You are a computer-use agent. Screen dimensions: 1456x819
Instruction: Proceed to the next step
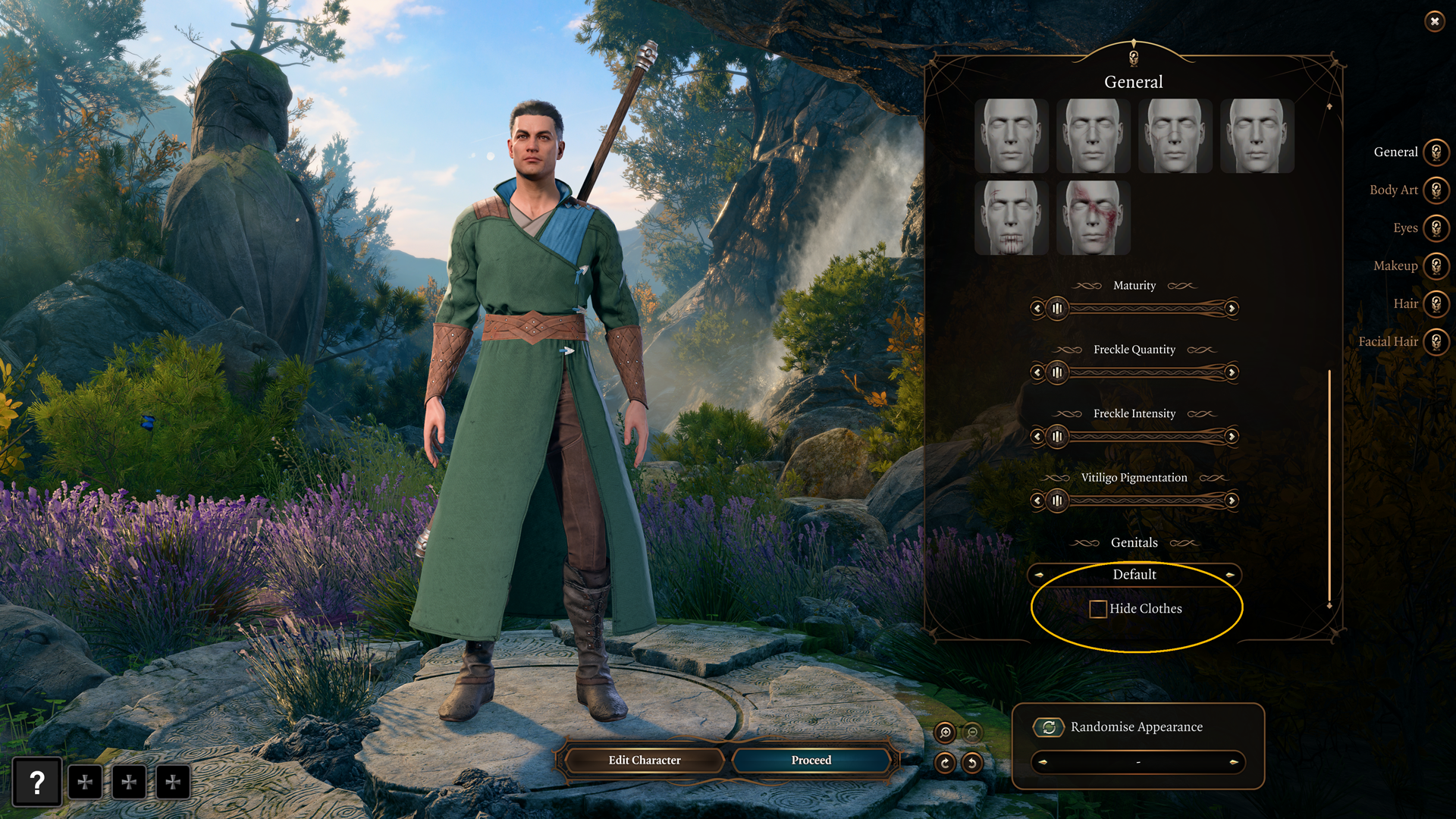[x=811, y=760]
